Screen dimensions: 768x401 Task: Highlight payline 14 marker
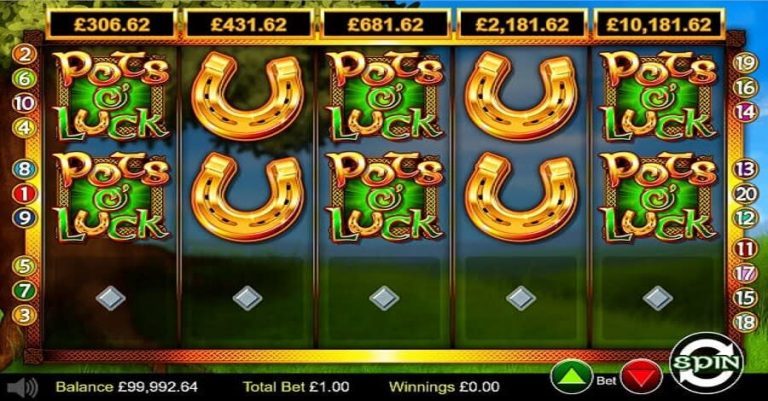click(744, 111)
